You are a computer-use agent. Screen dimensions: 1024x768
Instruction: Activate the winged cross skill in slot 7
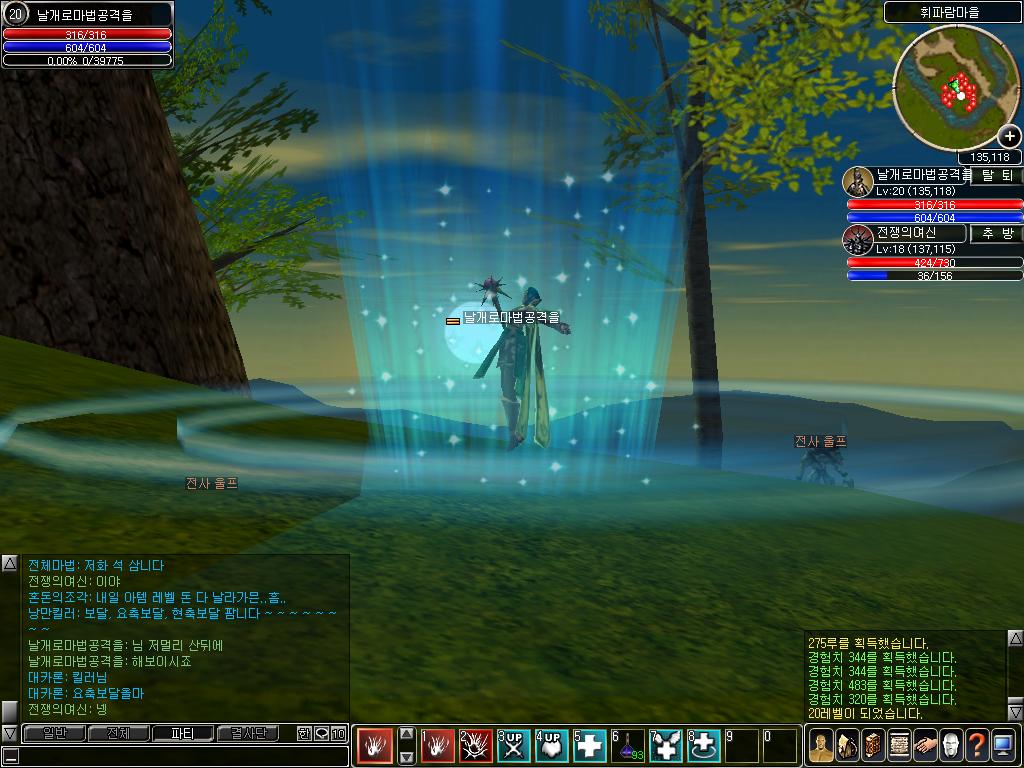pyautogui.click(x=667, y=746)
